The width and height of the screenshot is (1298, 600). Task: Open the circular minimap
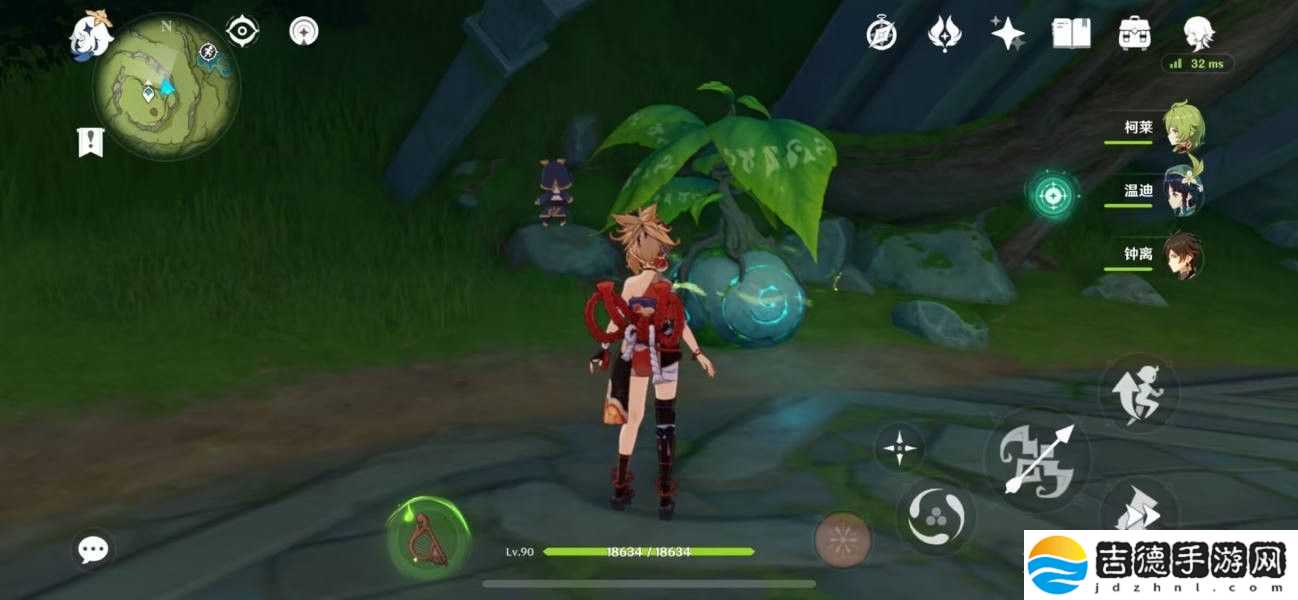(x=165, y=88)
